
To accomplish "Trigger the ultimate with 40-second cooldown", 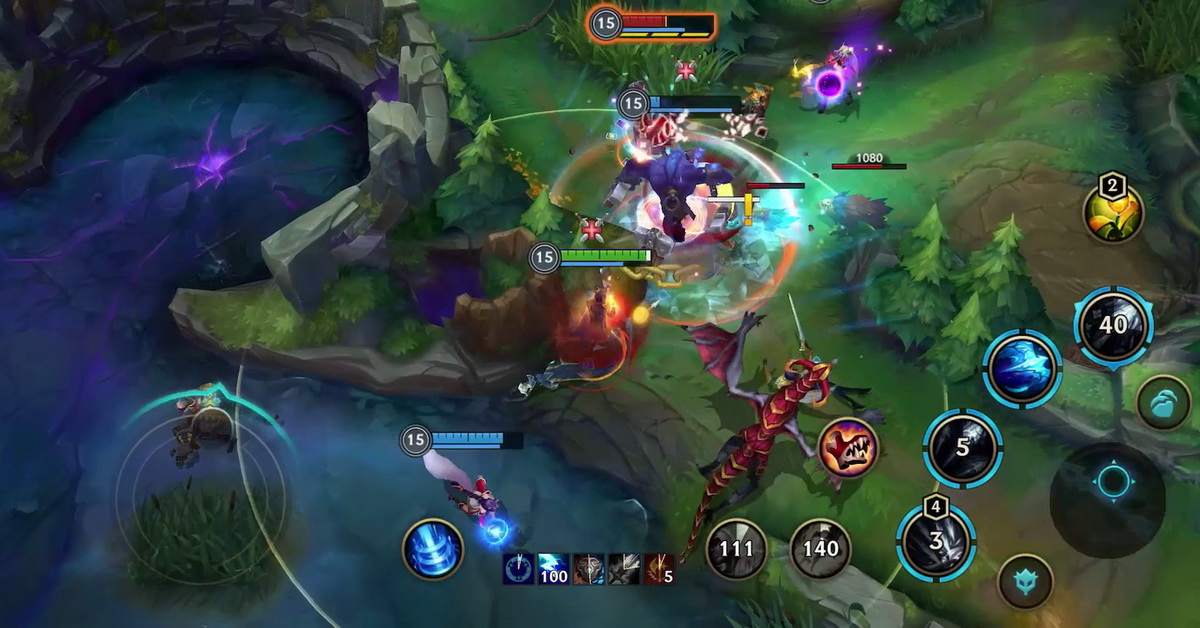I will coord(1113,325).
